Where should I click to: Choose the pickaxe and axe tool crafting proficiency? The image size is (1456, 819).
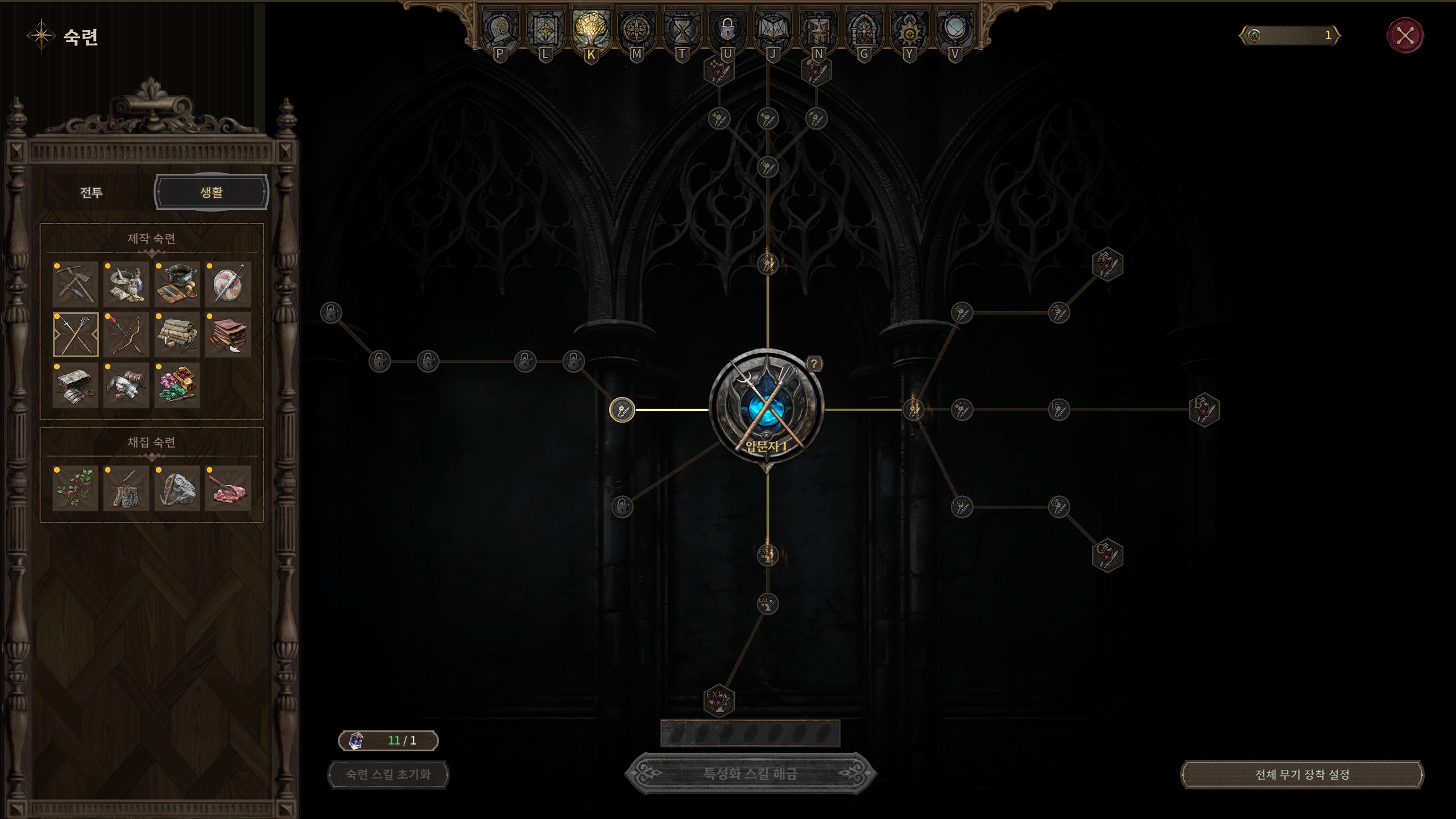coord(76,284)
